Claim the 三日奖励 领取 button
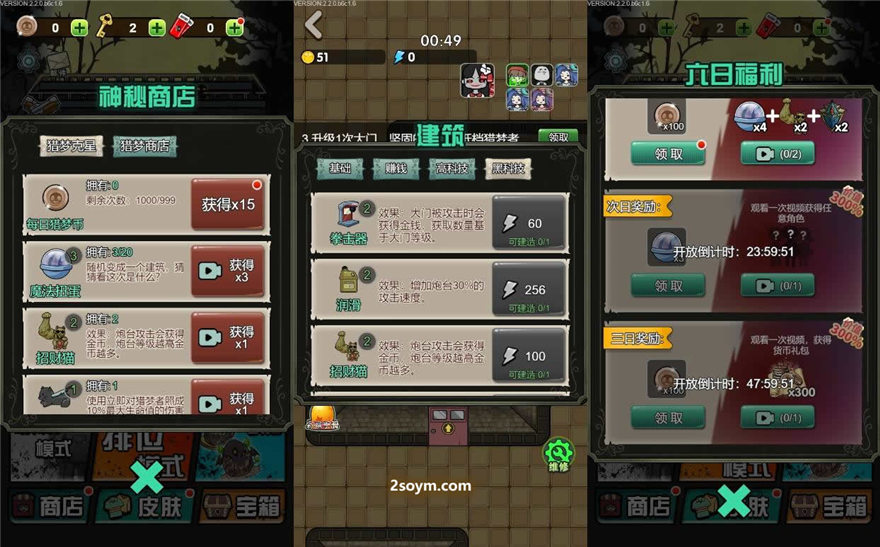Screen dimensions: 880x547 pyautogui.click(x=667, y=417)
